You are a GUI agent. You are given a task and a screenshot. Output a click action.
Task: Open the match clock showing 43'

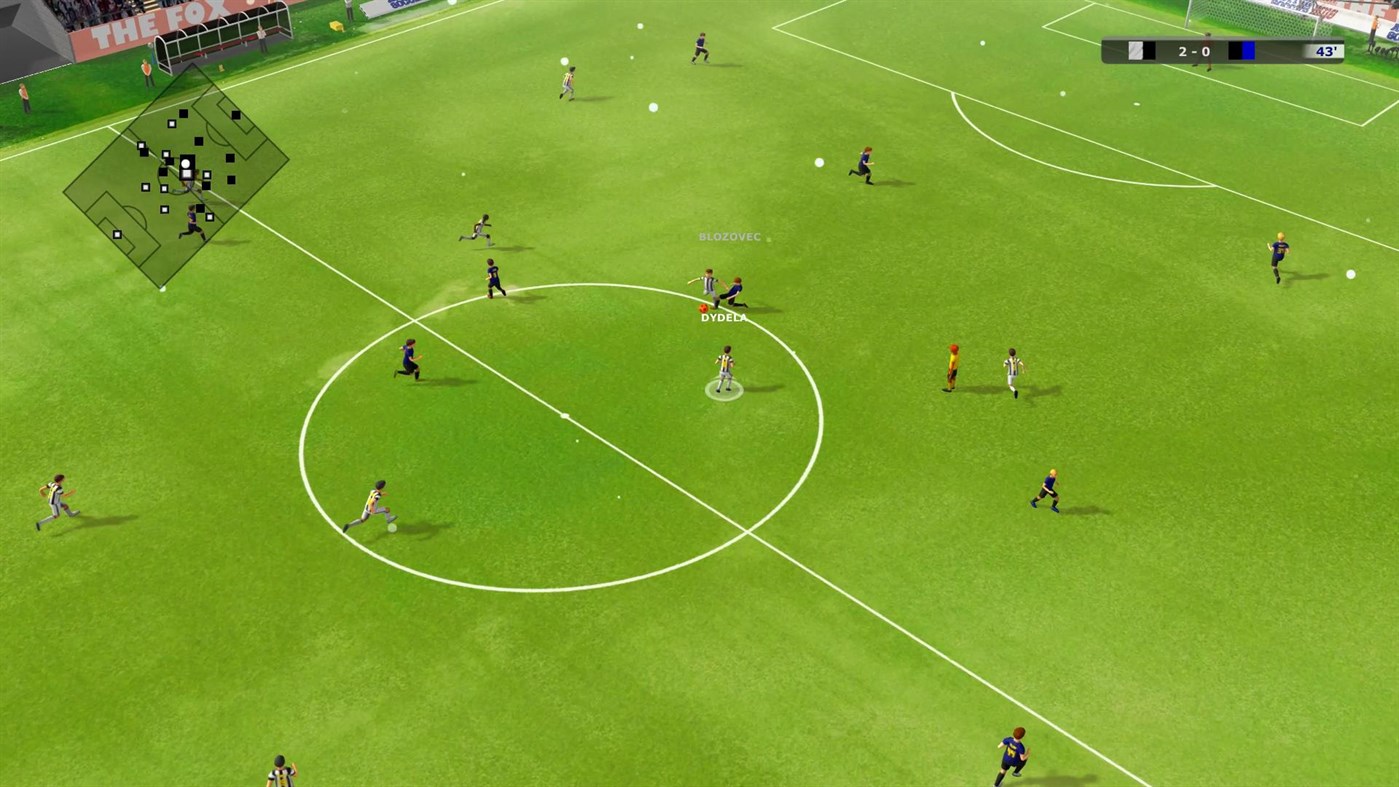click(x=1328, y=51)
